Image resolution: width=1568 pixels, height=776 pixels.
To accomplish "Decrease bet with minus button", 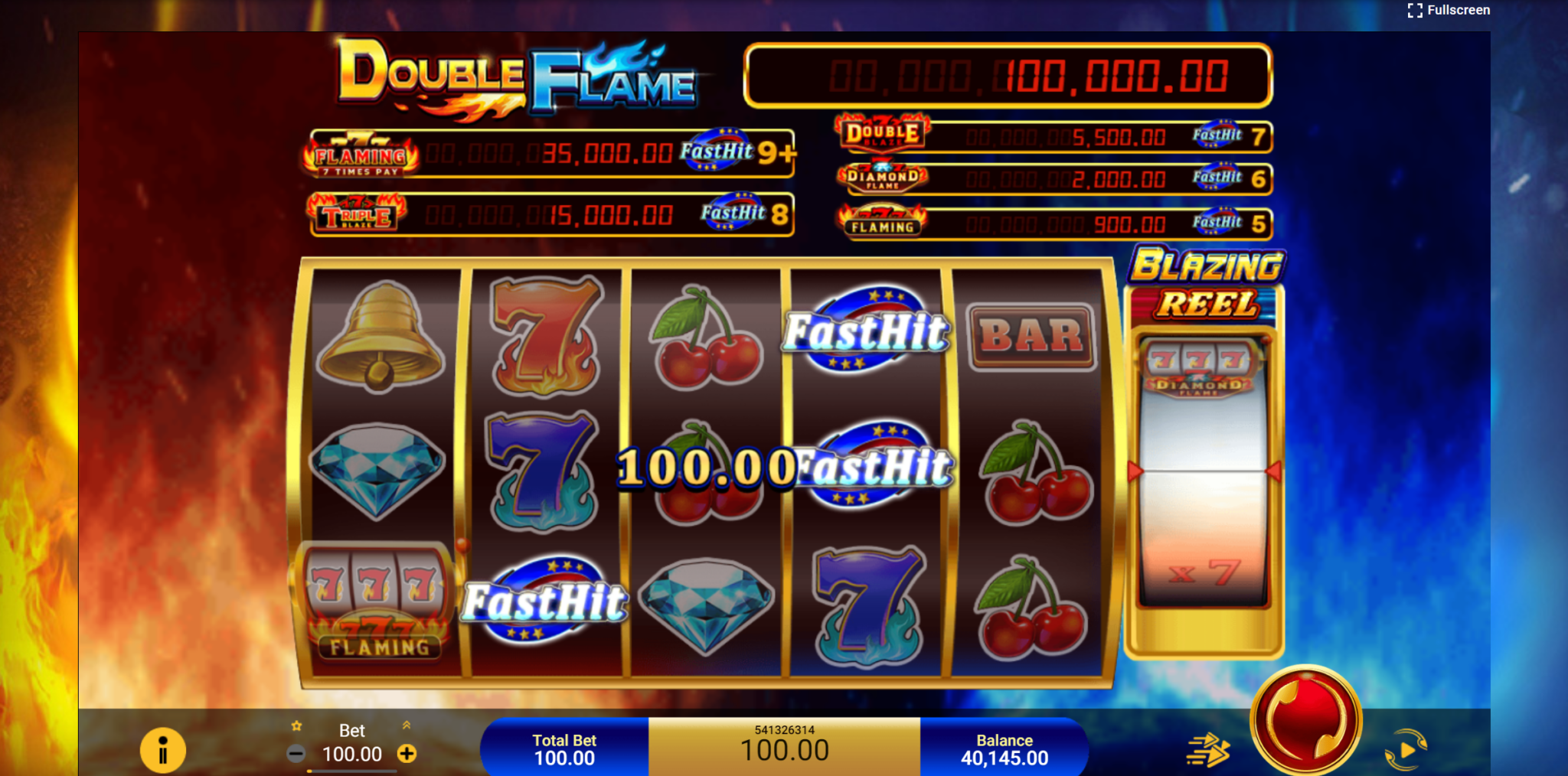I will pyautogui.click(x=297, y=754).
